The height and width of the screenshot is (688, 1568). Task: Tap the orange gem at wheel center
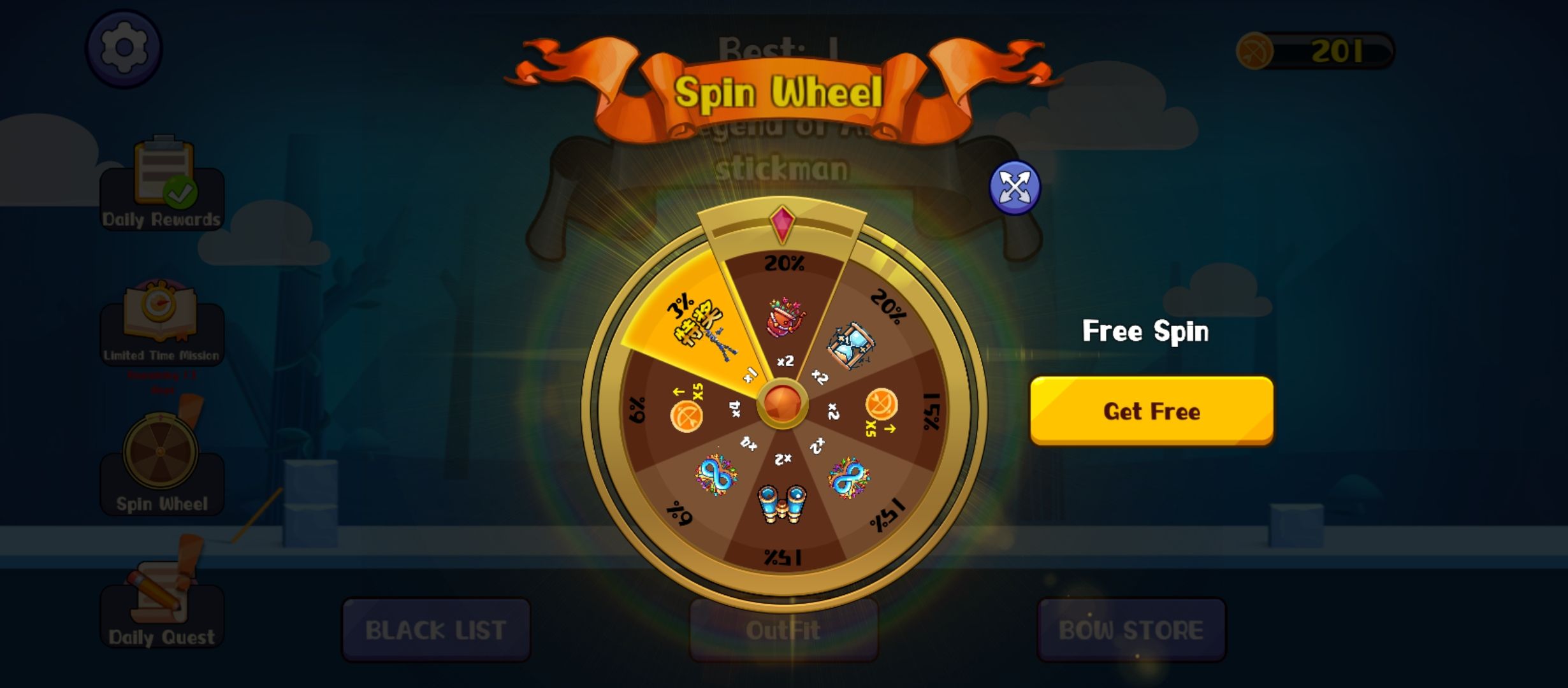(x=783, y=404)
